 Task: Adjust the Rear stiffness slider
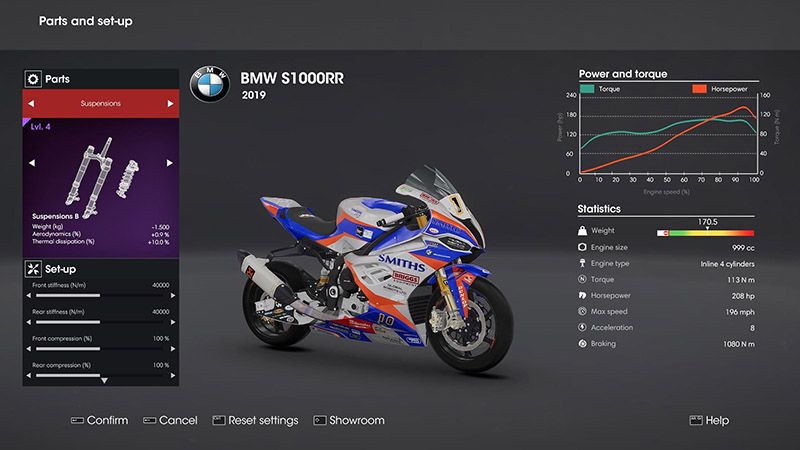[100, 323]
